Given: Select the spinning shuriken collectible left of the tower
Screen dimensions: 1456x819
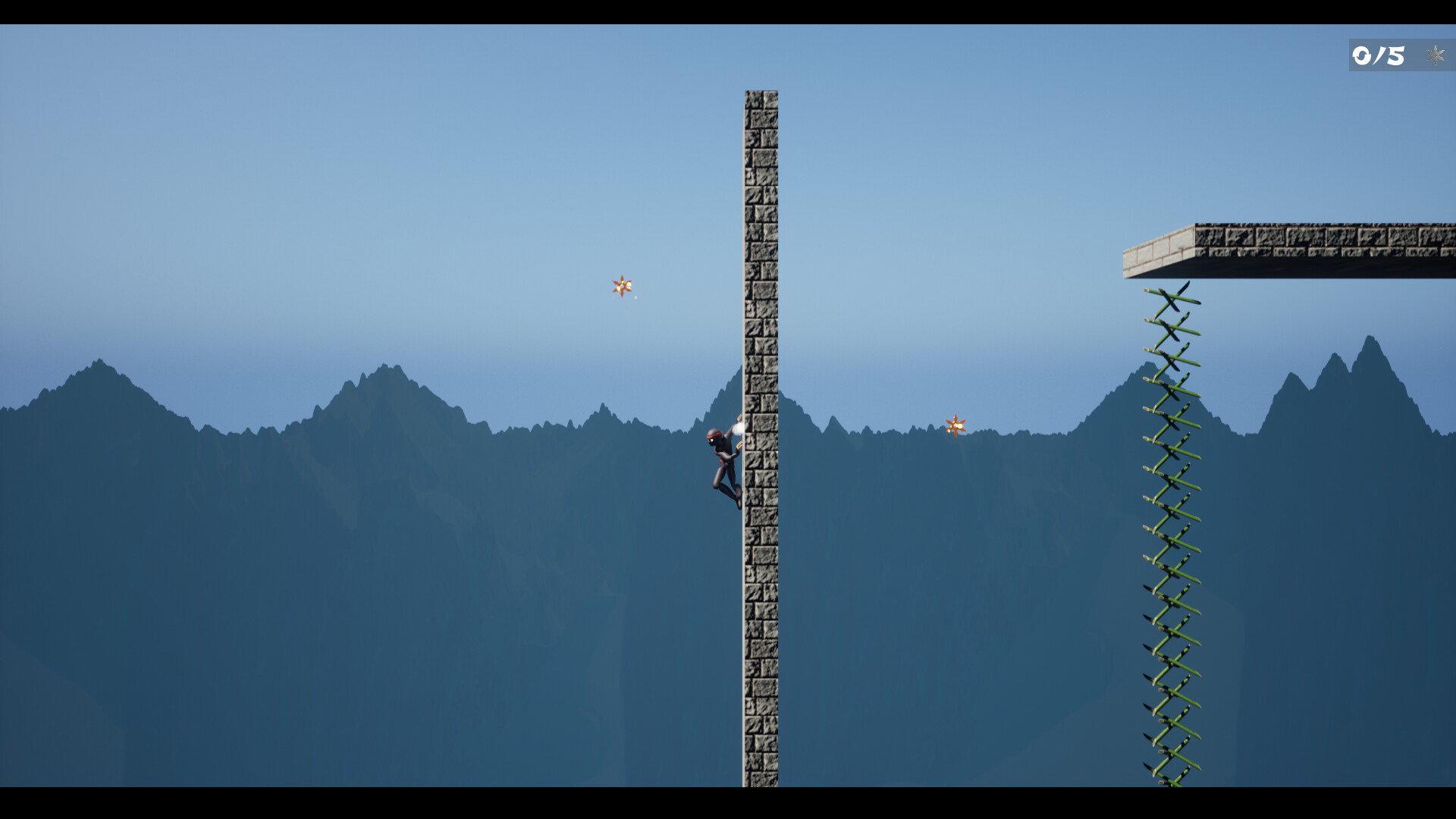Looking at the screenshot, I should [622, 287].
